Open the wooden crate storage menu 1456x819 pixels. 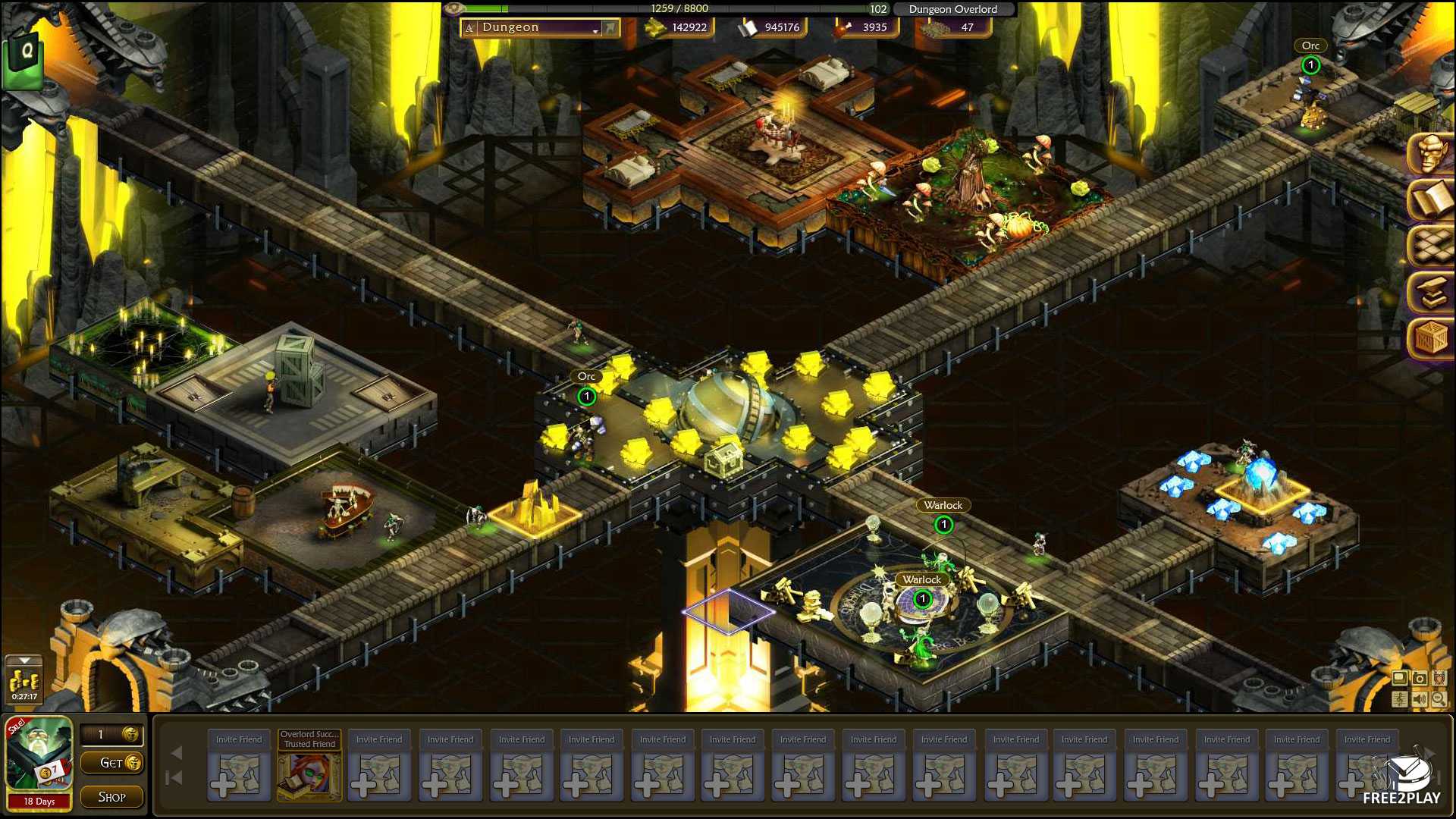[1431, 338]
